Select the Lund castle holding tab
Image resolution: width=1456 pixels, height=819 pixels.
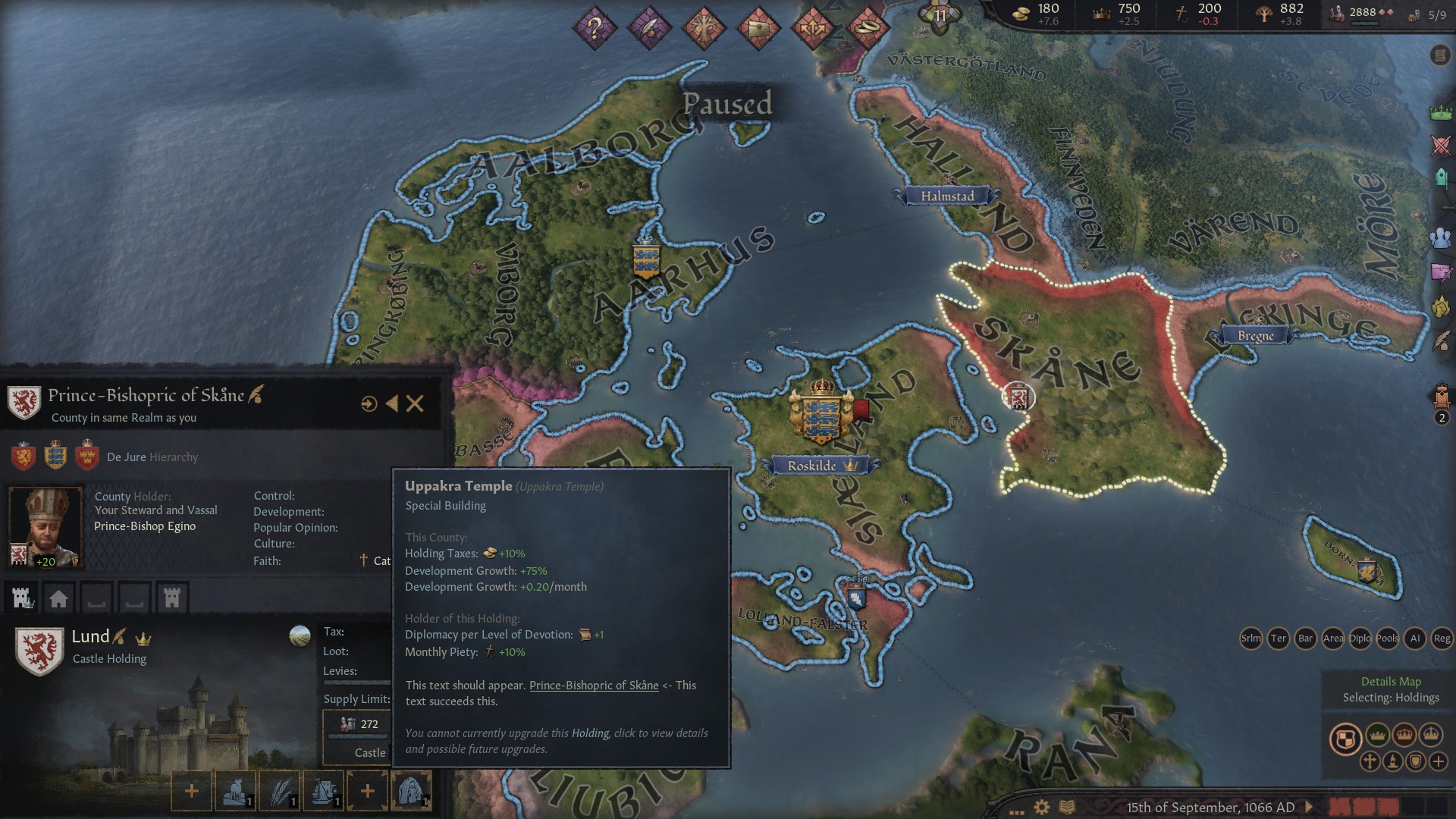pos(23,598)
